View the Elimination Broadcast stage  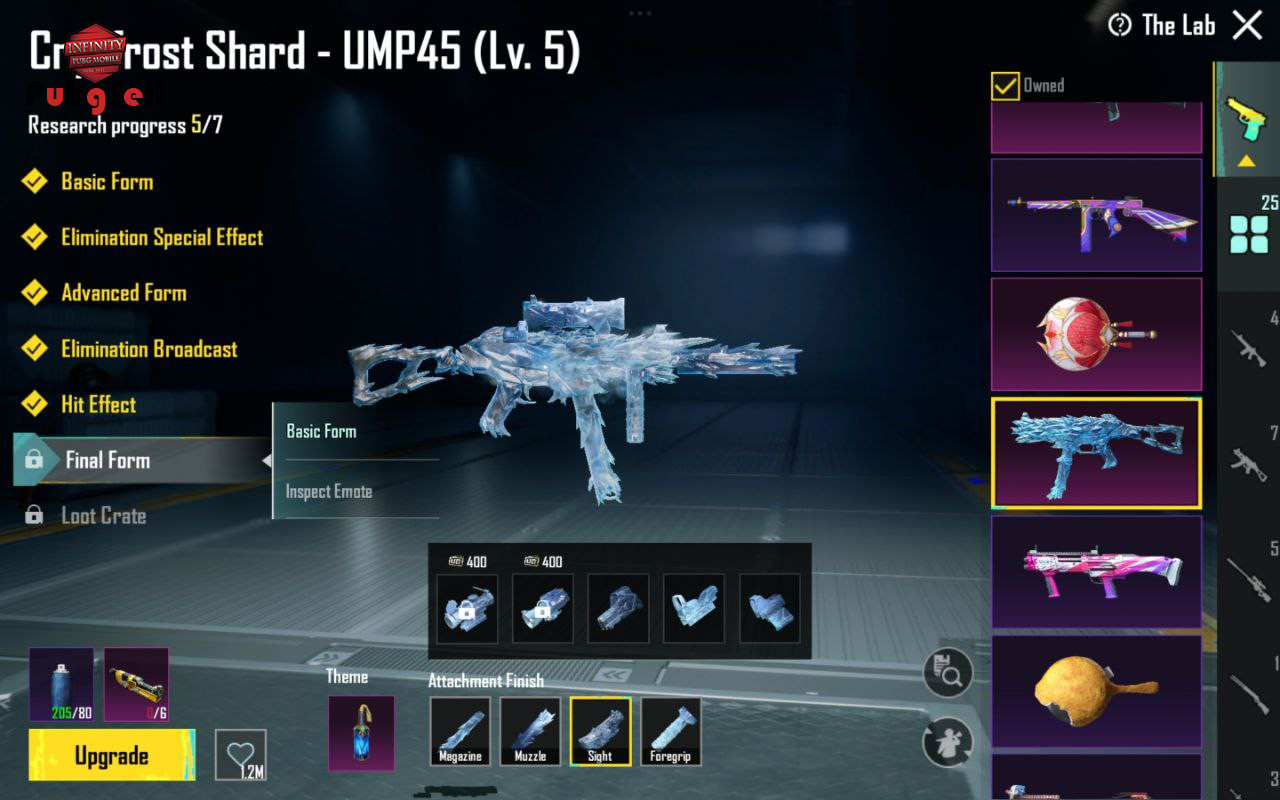pos(149,349)
